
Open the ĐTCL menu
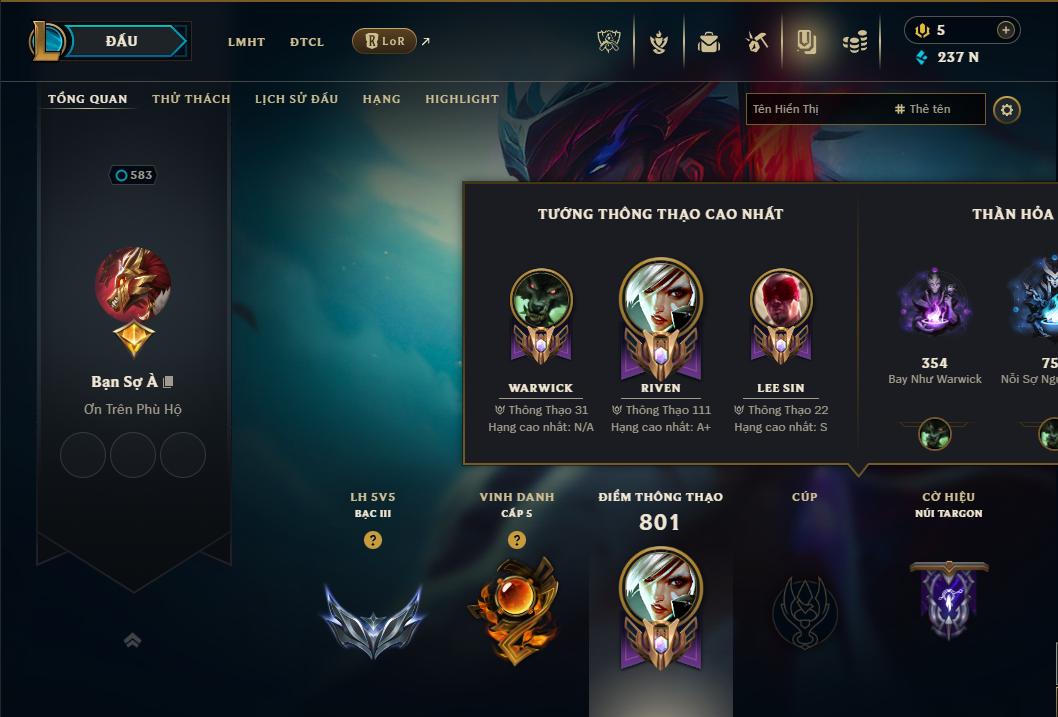click(307, 42)
